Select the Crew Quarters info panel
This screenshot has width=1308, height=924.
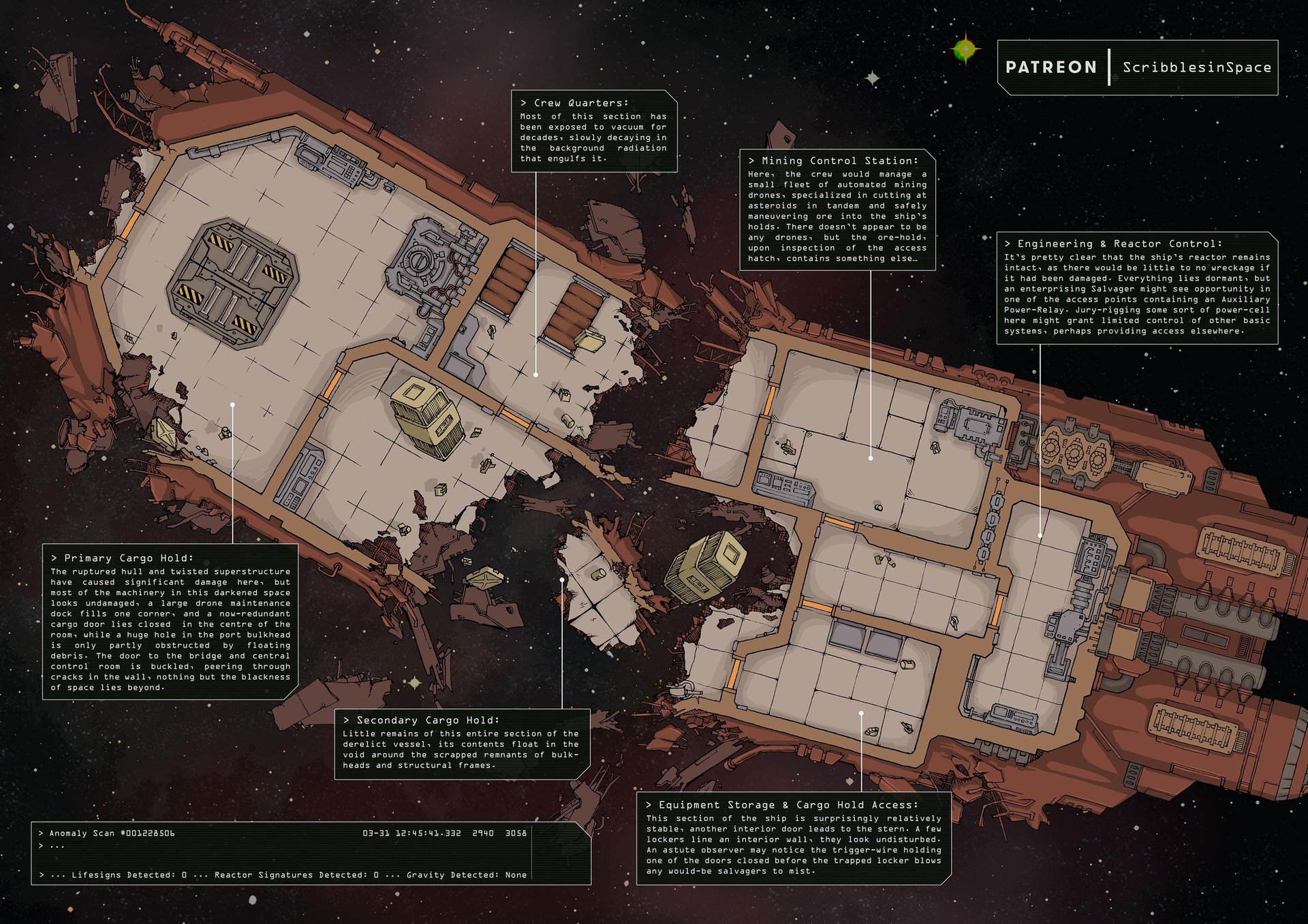click(594, 131)
